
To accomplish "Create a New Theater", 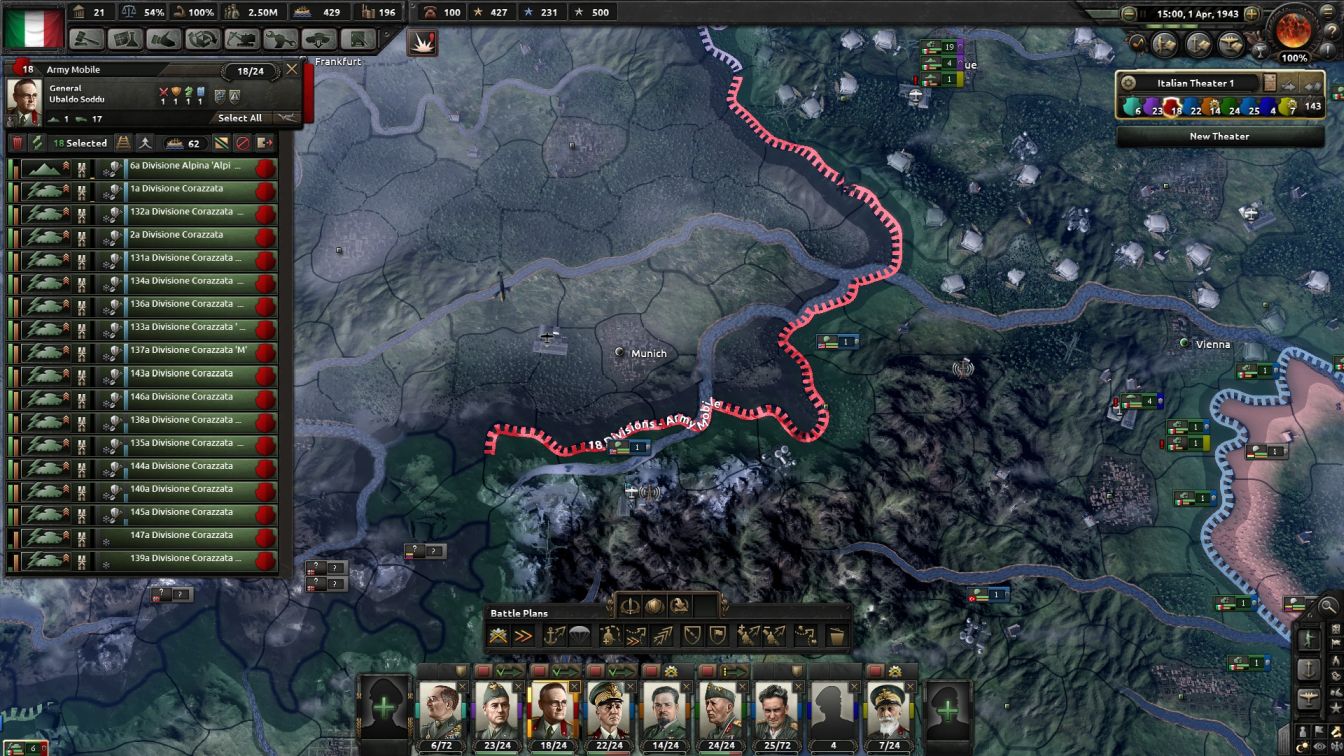I will point(1220,136).
